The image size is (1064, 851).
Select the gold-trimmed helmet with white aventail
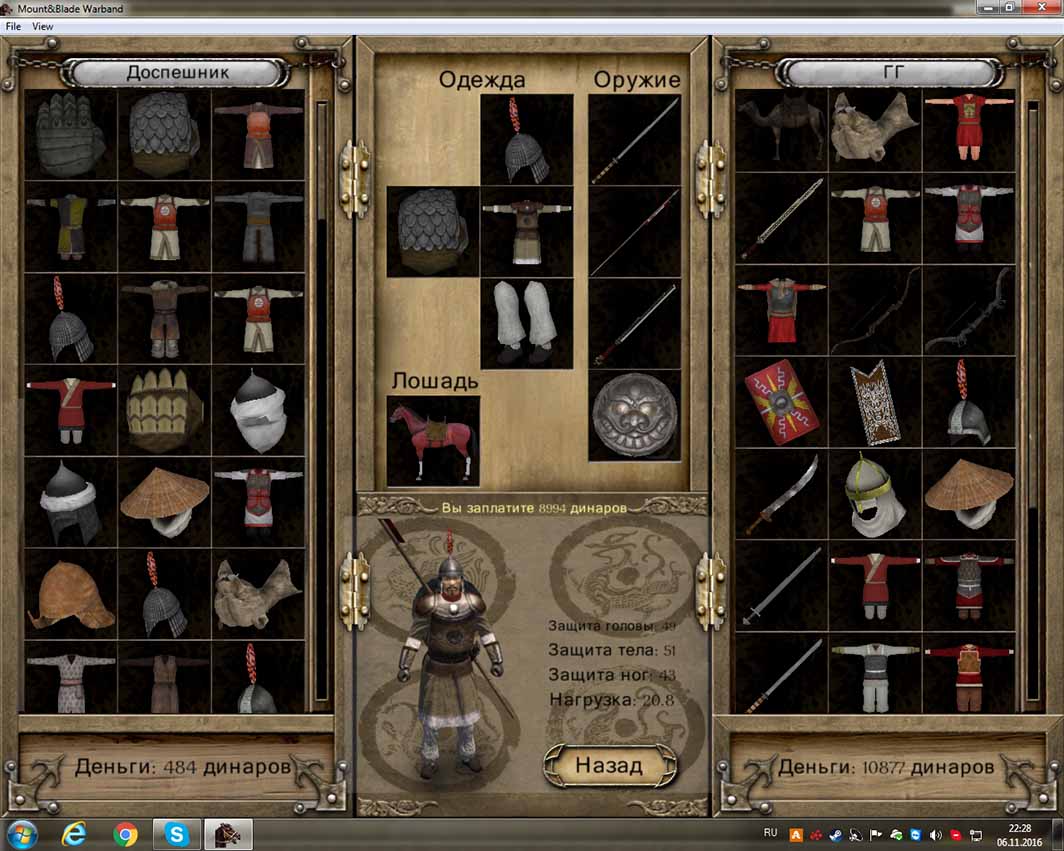click(x=875, y=494)
